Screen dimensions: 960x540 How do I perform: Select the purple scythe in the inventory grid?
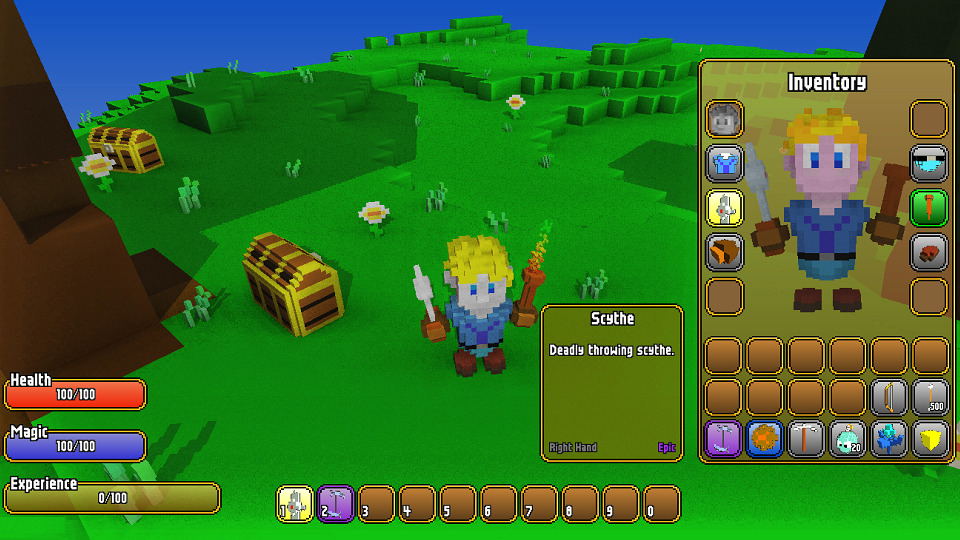tap(724, 439)
